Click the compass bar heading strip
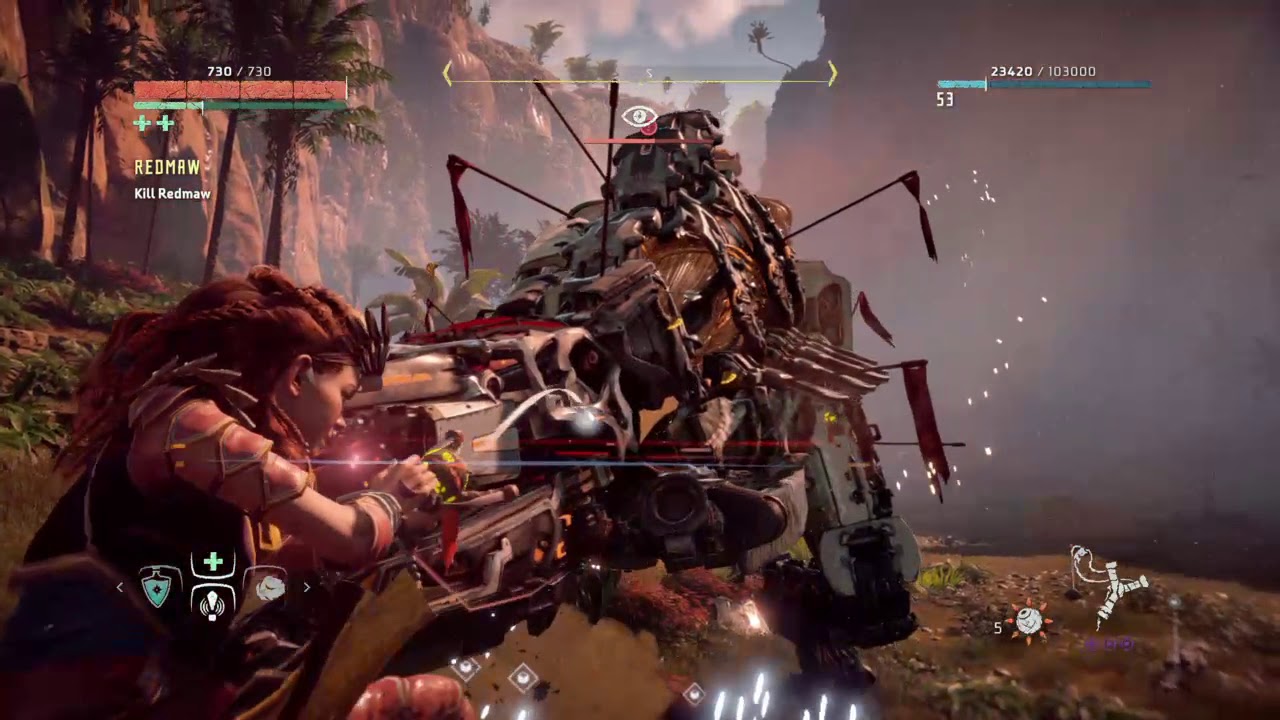Screen dimensions: 1280x720 click(x=640, y=73)
